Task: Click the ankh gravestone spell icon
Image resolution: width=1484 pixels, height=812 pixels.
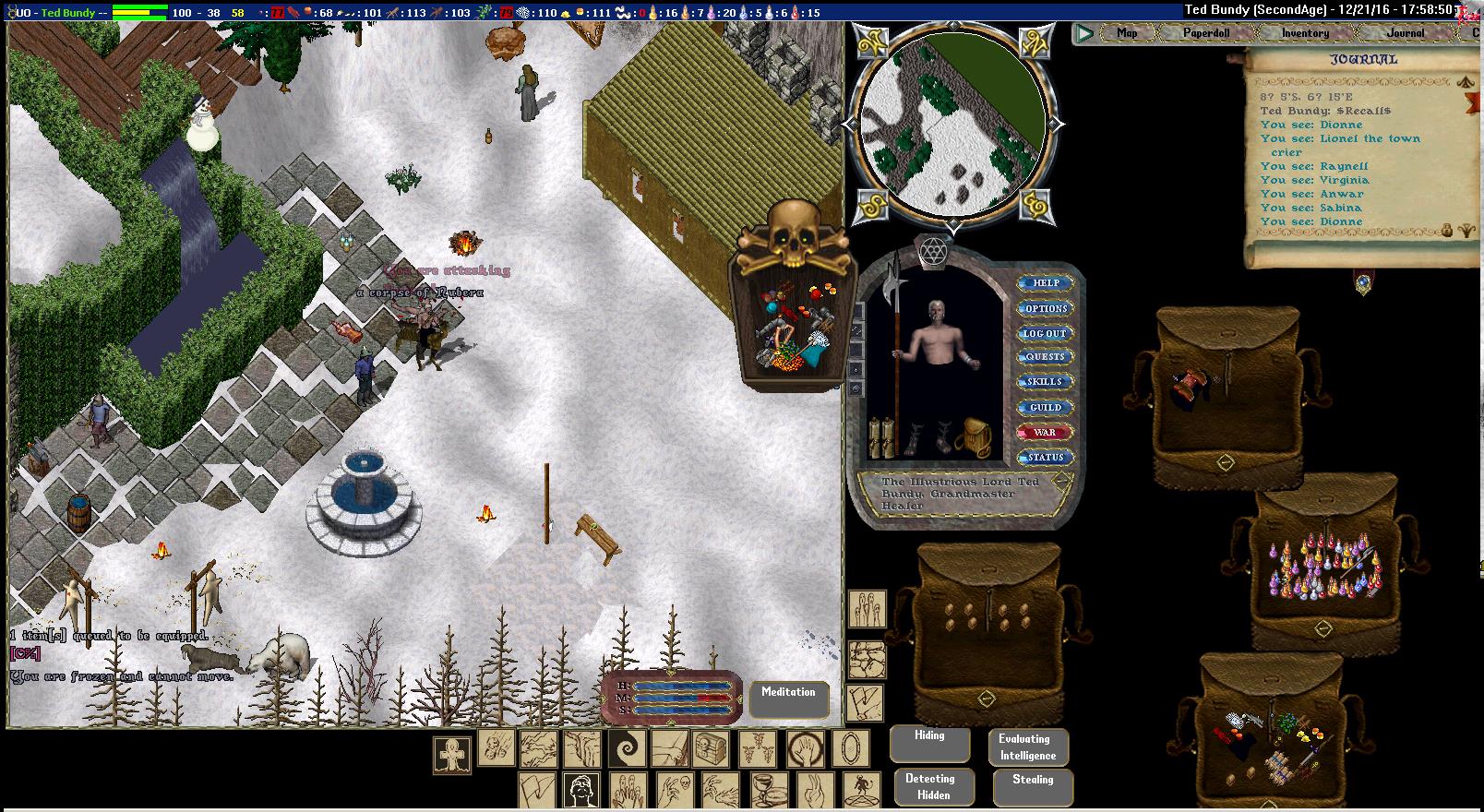Action: point(452,754)
